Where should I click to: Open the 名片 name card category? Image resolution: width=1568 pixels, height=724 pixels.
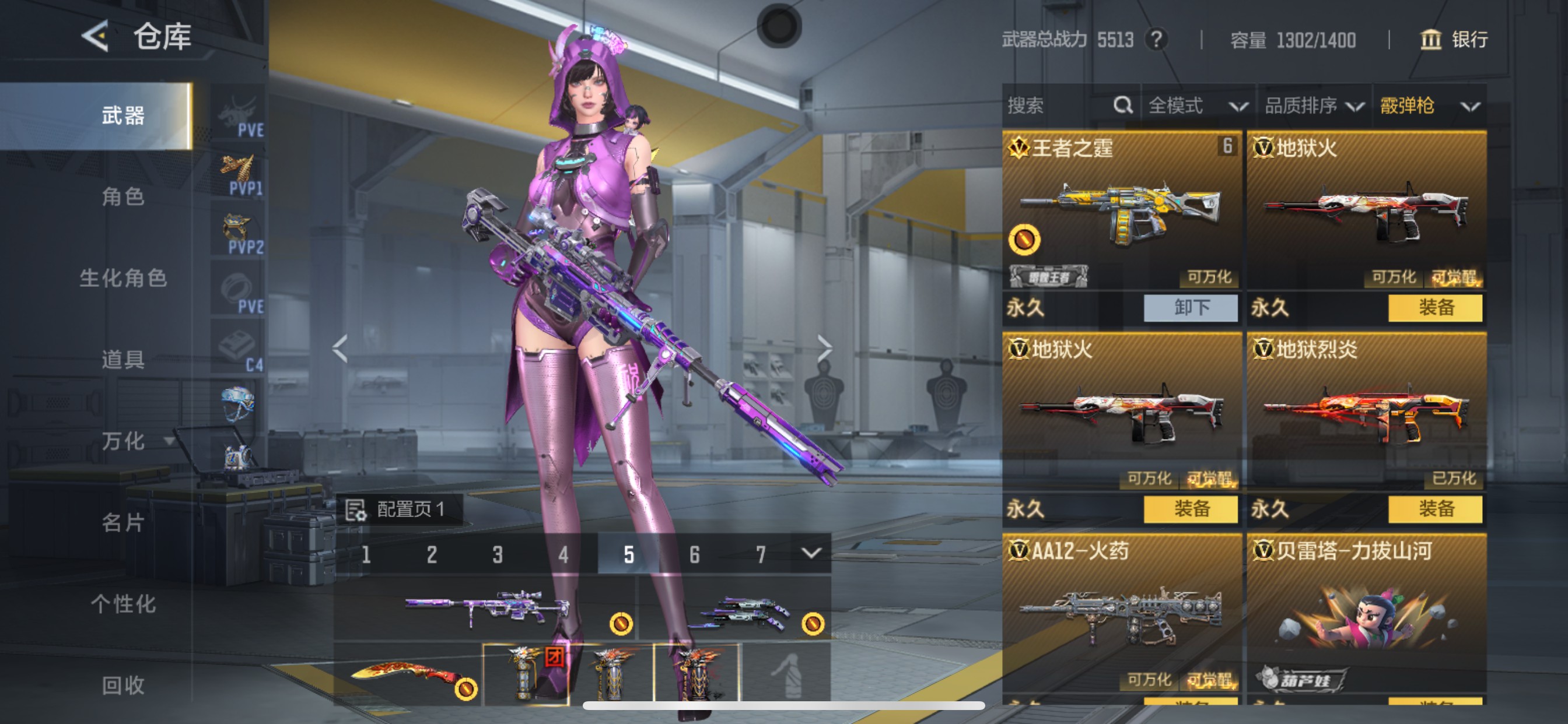[123, 523]
